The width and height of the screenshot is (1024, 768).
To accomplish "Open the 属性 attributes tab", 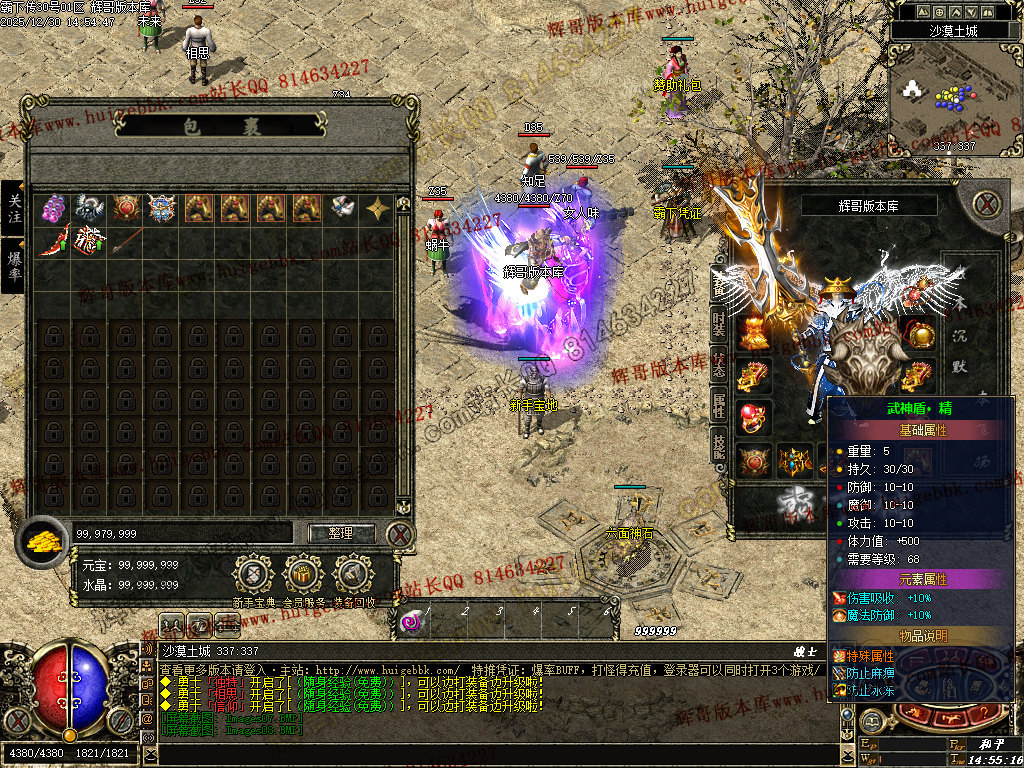I will point(719,406).
